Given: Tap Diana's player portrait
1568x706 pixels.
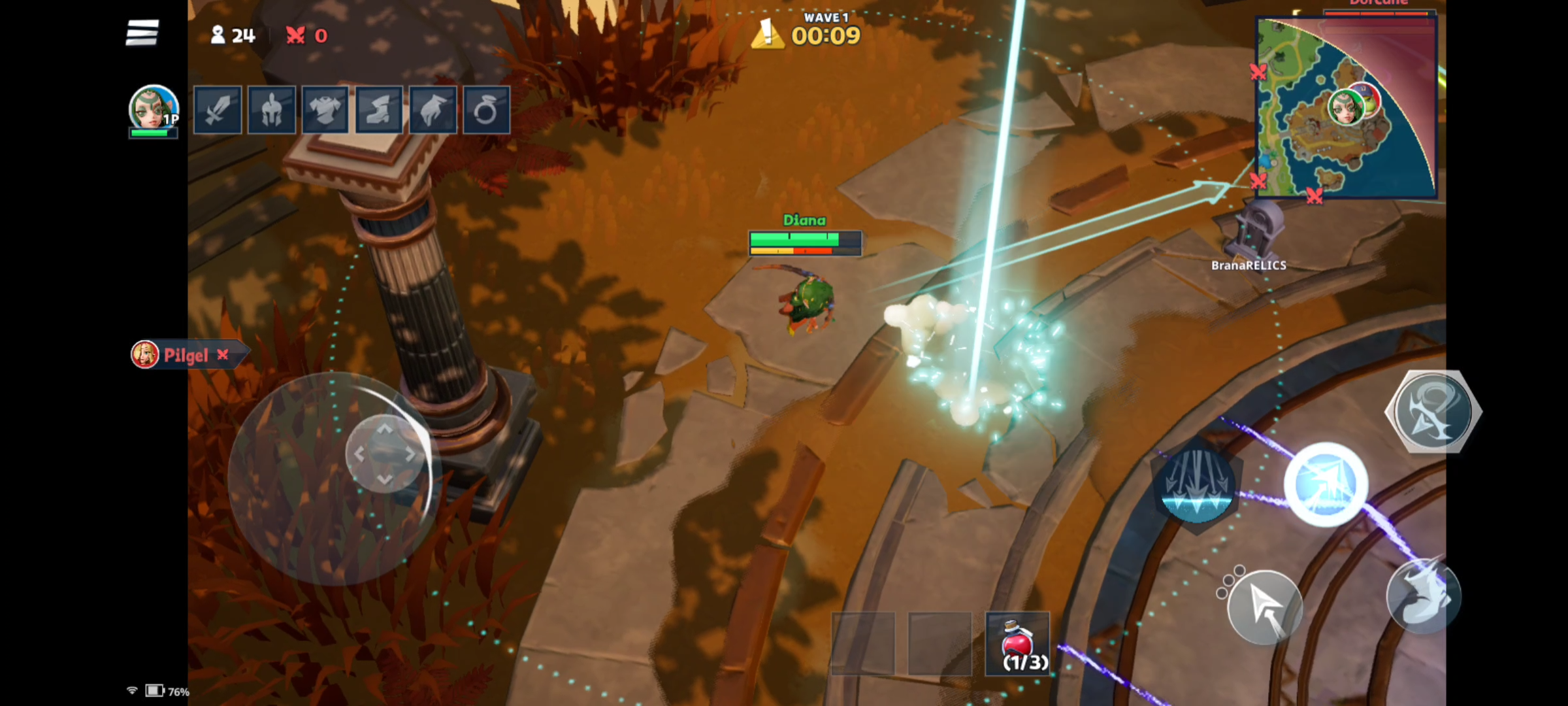Looking at the screenshot, I should point(154,109).
